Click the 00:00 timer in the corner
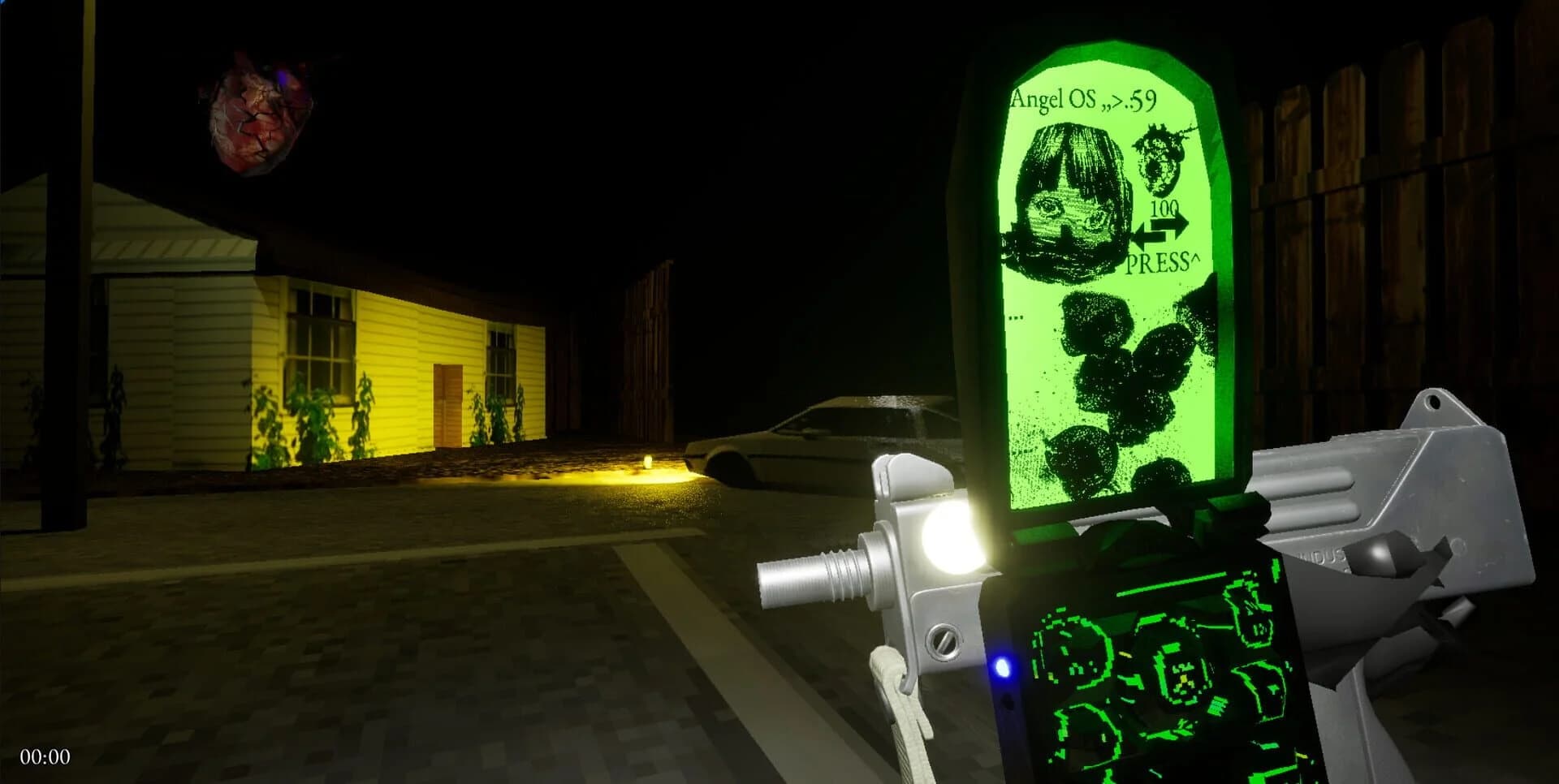The image size is (1559, 784). 45,756
